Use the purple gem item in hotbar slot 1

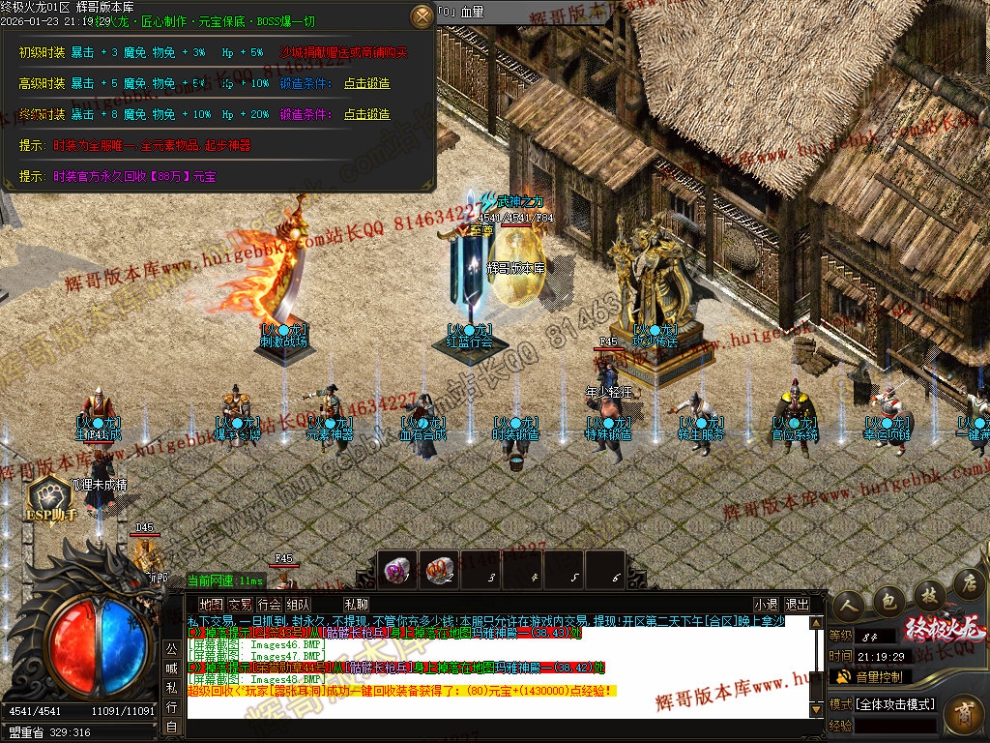click(x=398, y=569)
